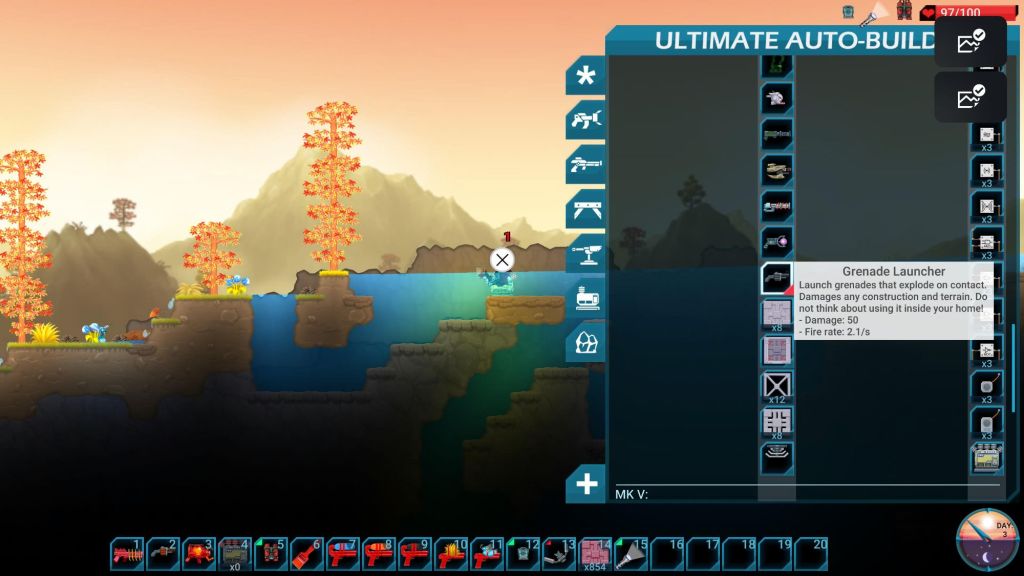Select the Grenade Launcher recipe

coord(777,278)
